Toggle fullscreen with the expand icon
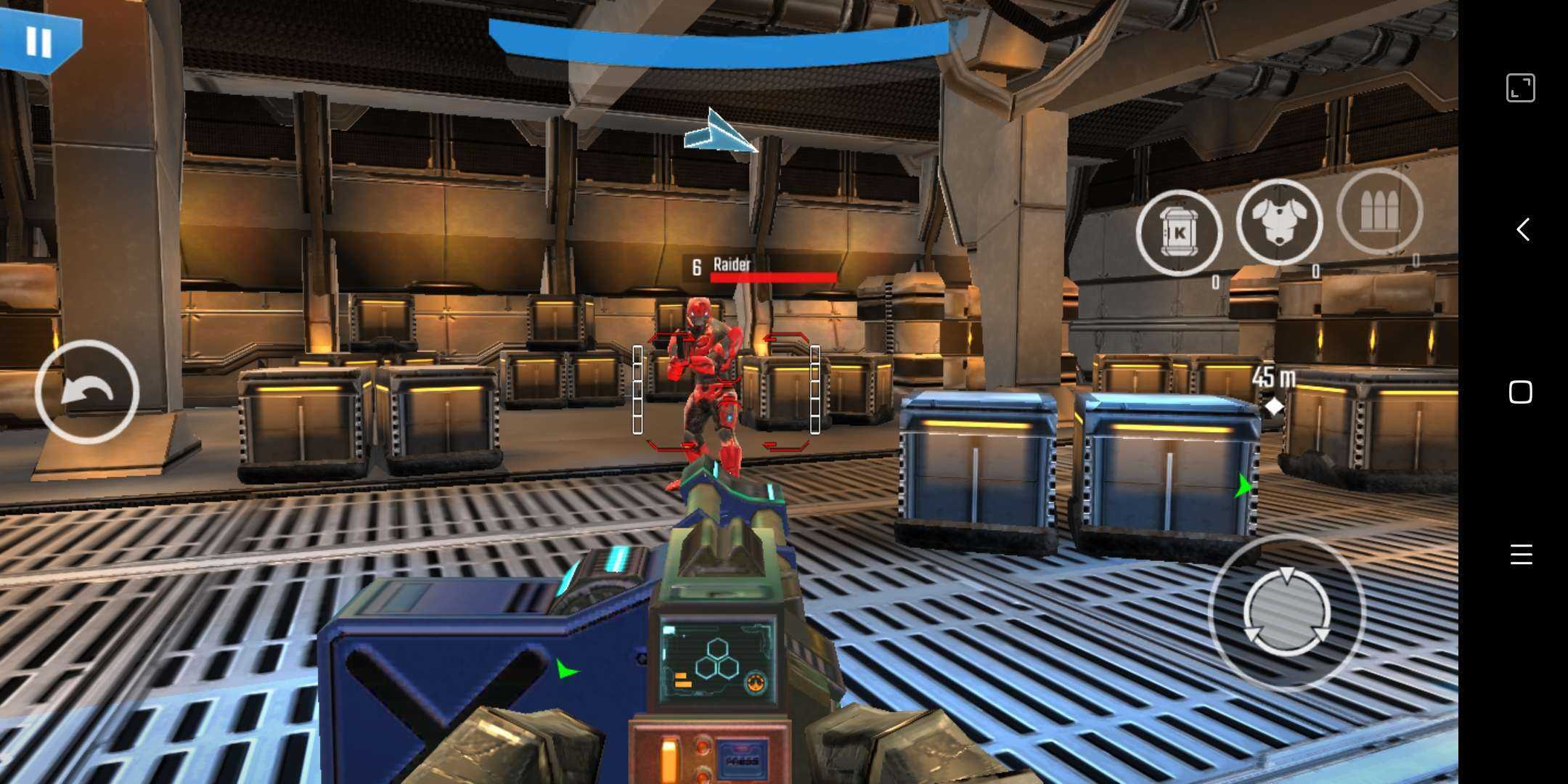Viewport: 1568px width, 784px height. click(1520, 88)
